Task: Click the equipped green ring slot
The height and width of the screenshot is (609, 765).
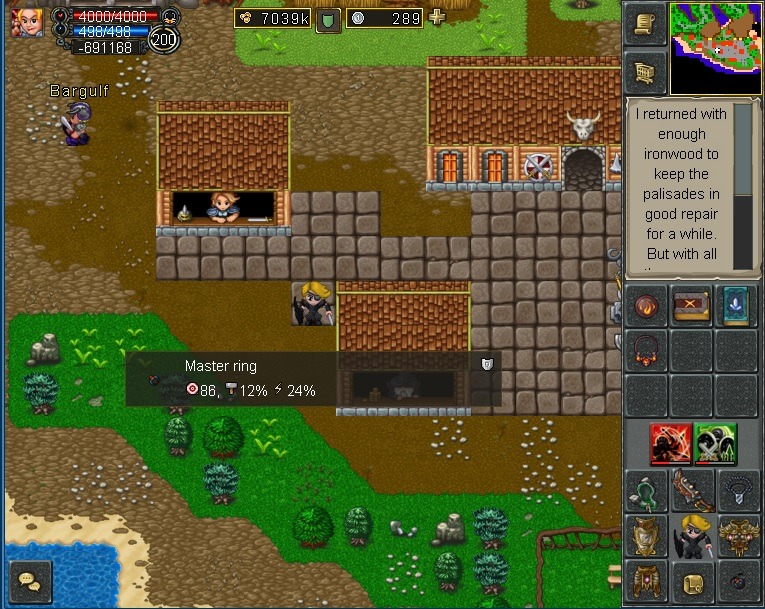Action: point(645,491)
